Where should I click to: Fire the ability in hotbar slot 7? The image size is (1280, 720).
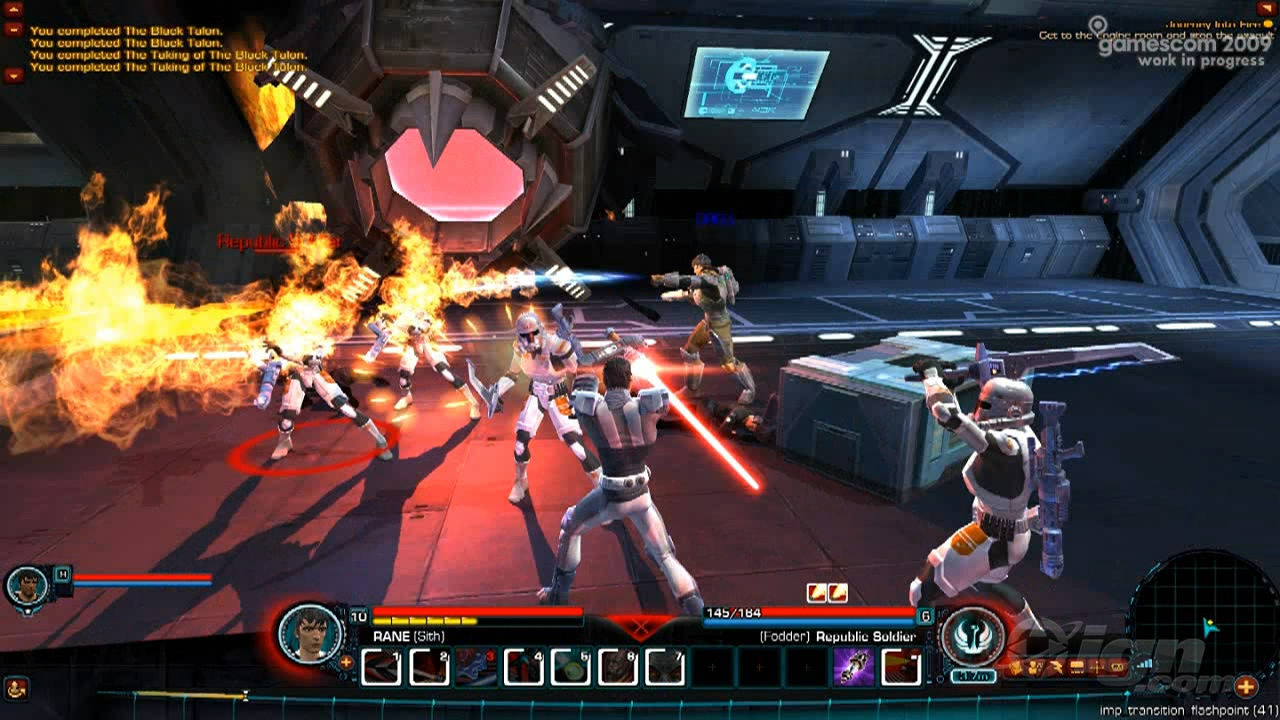[x=664, y=667]
